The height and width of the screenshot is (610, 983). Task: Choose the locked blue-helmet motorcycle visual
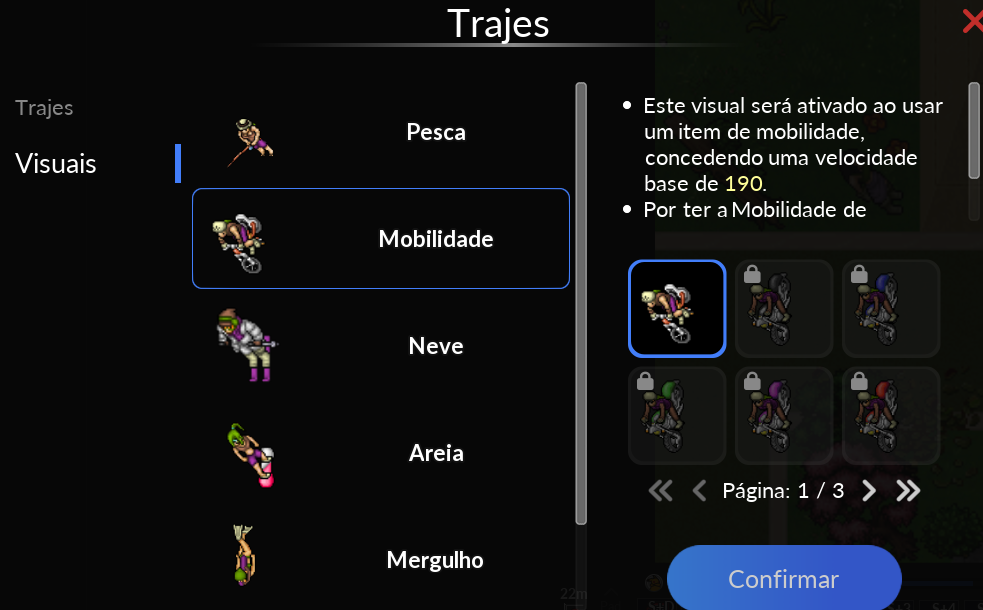[890, 308]
